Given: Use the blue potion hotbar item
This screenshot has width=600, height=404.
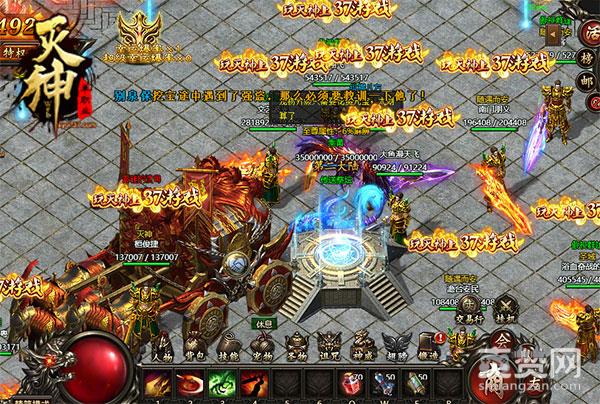Looking at the screenshot, I should (x=386, y=384).
